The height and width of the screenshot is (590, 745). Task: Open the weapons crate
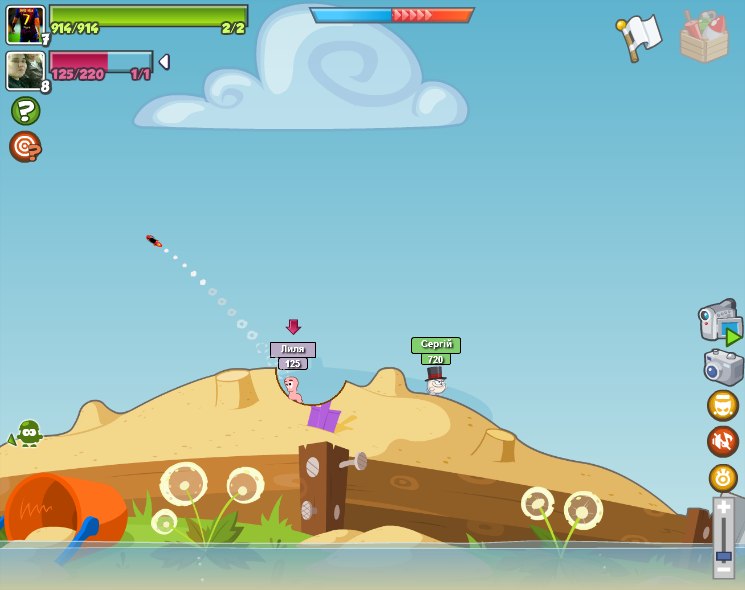click(x=704, y=37)
